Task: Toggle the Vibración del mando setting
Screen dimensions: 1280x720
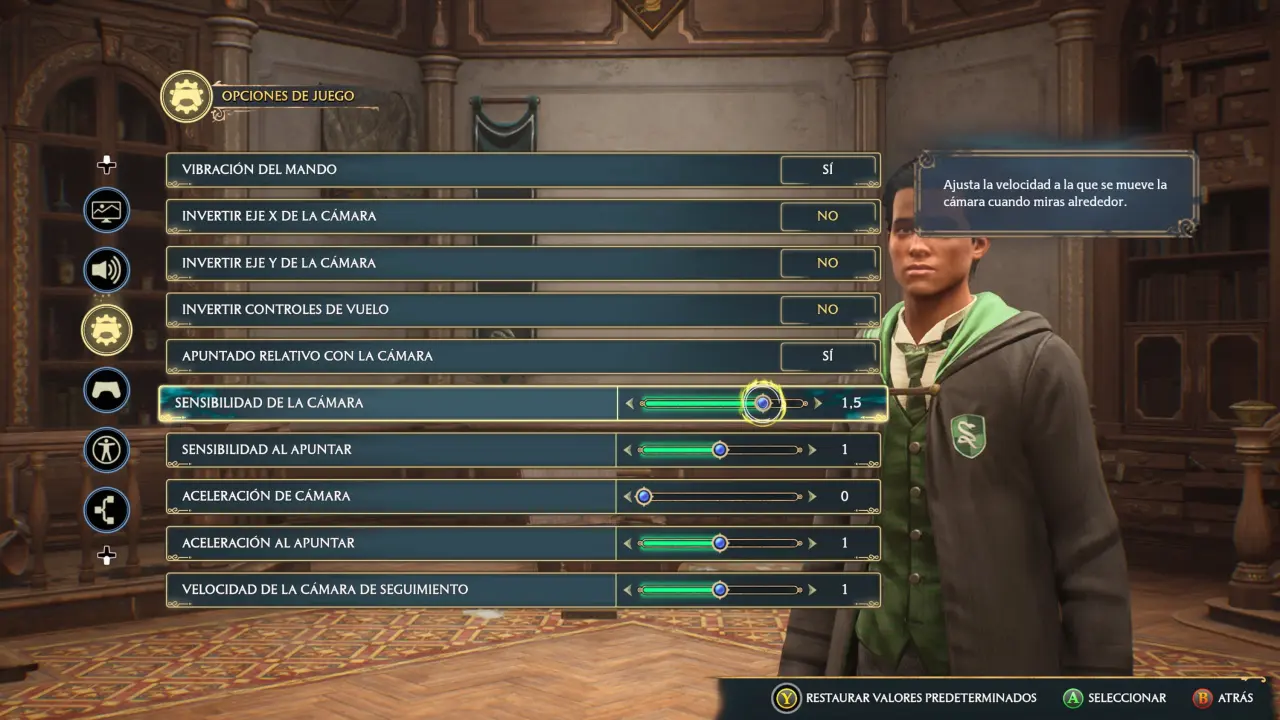Action: (x=827, y=169)
